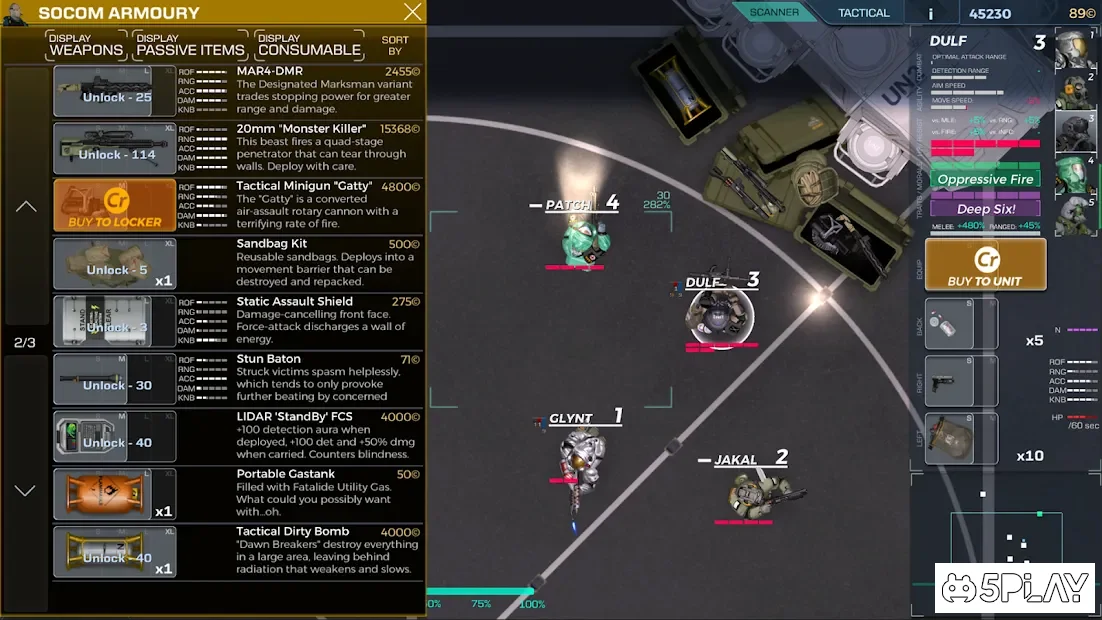1102x620 pixels.
Task: Select the 20mm Monster Killer weapon
Action: (x=115, y=149)
